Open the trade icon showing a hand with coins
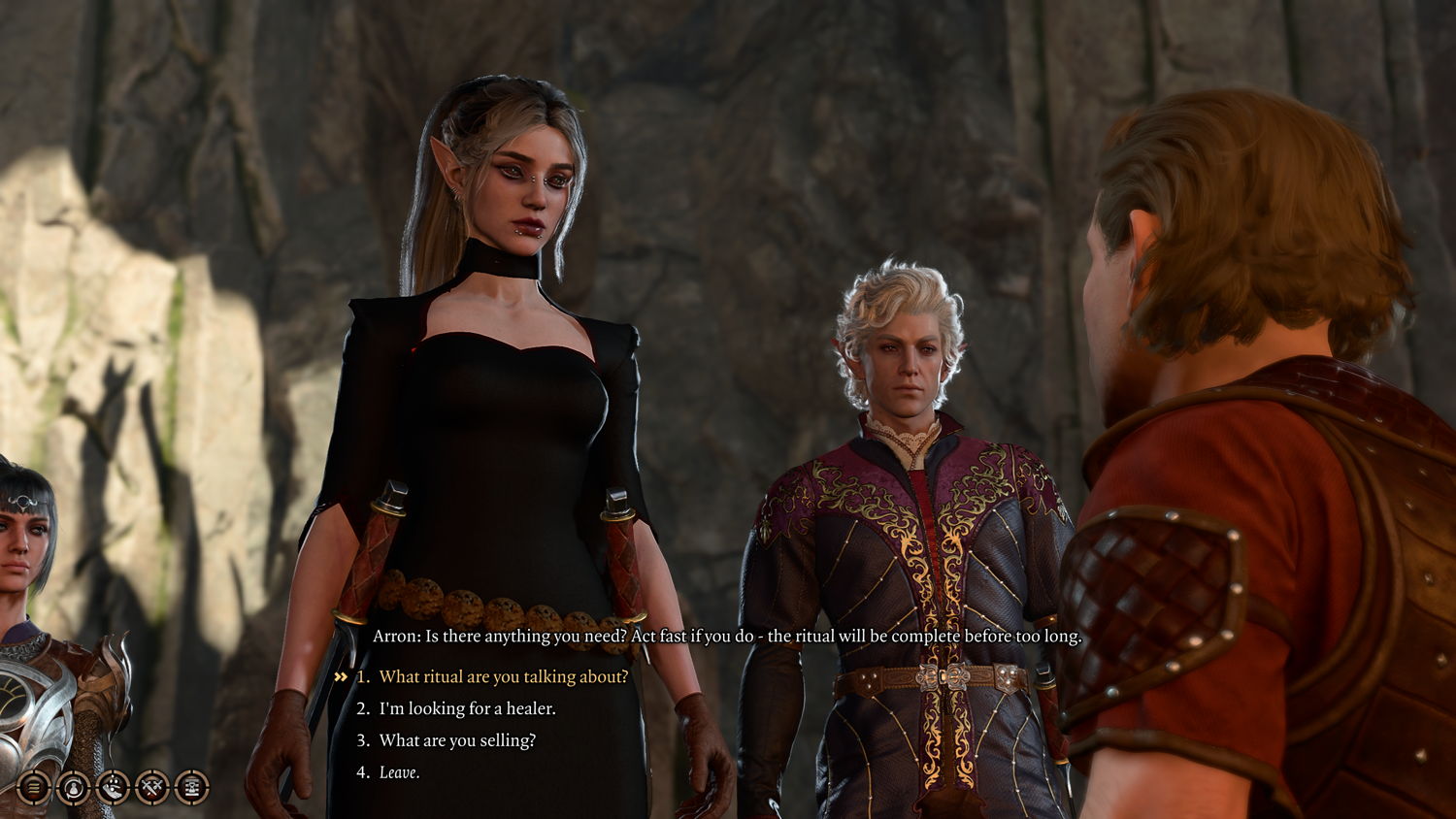Image resolution: width=1456 pixels, height=819 pixels. click(x=113, y=787)
